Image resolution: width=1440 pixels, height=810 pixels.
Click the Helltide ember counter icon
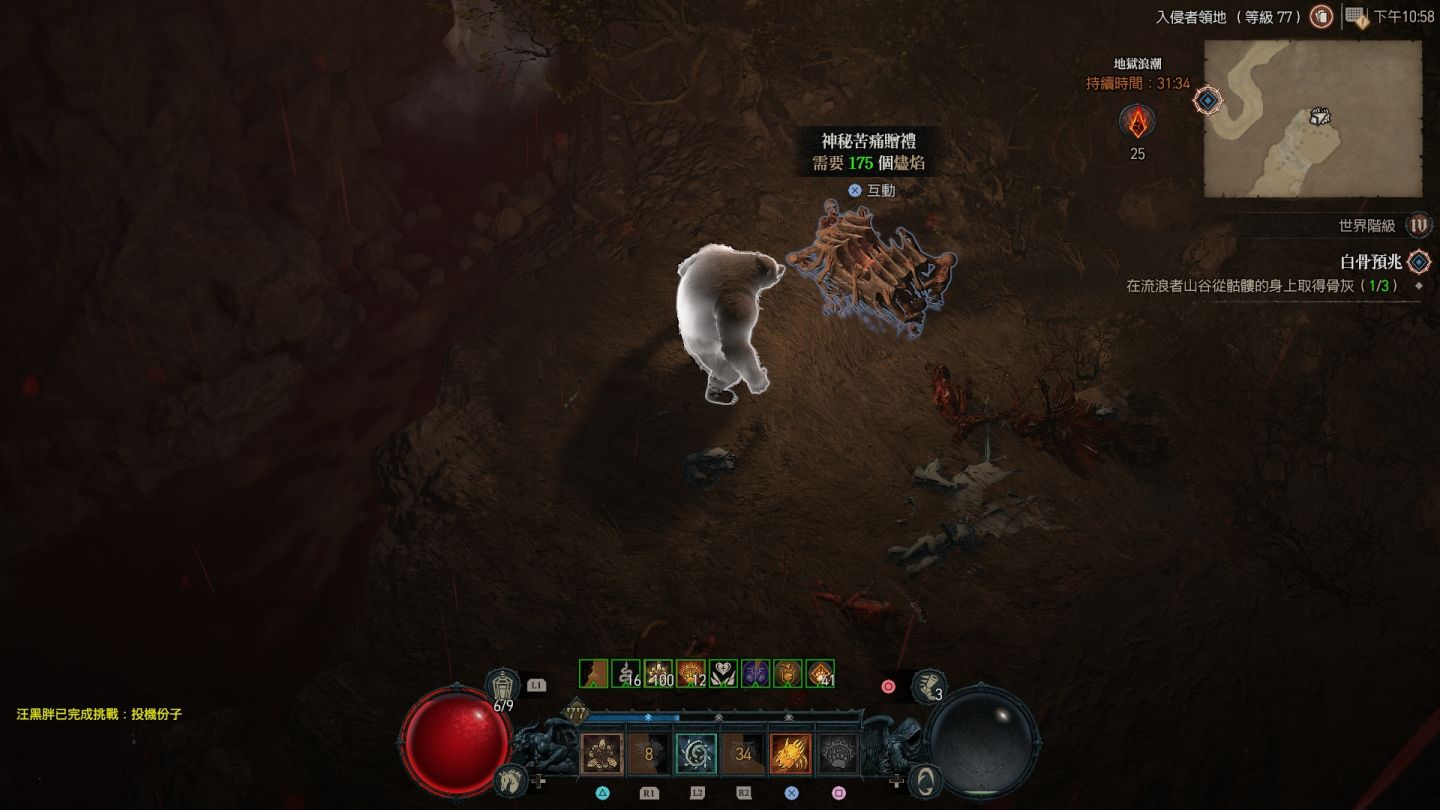click(1137, 123)
